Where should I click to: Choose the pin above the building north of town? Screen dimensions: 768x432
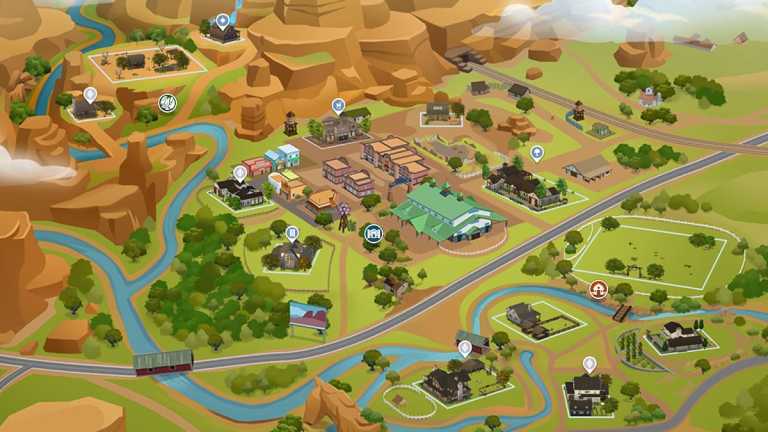pos(338,105)
